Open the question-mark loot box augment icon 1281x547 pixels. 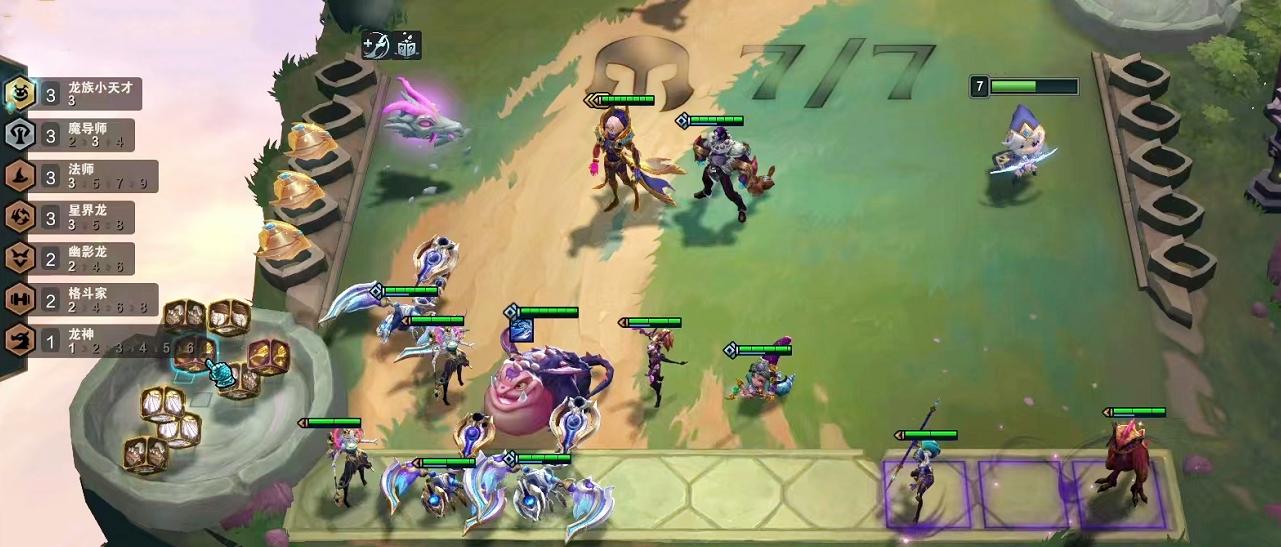pyautogui.click(x=407, y=45)
